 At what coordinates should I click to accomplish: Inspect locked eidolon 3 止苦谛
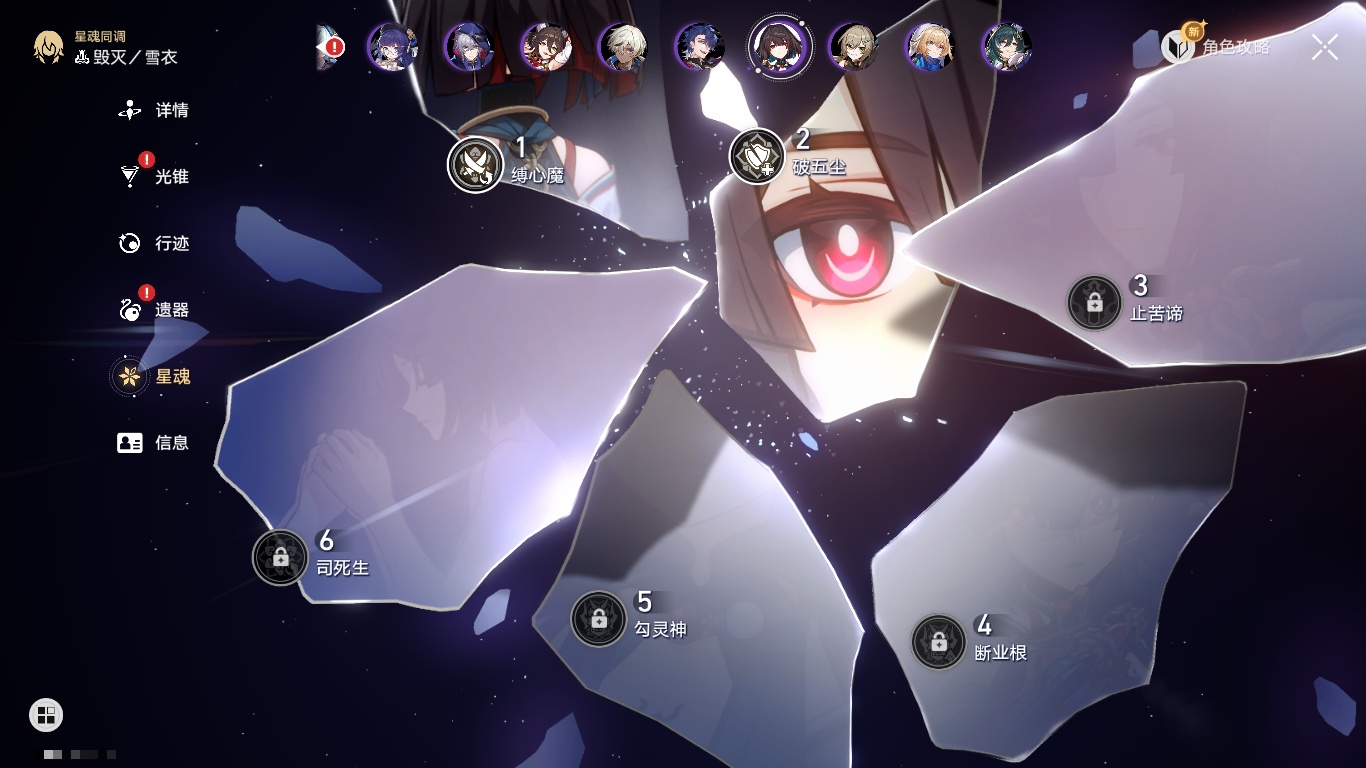1094,302
